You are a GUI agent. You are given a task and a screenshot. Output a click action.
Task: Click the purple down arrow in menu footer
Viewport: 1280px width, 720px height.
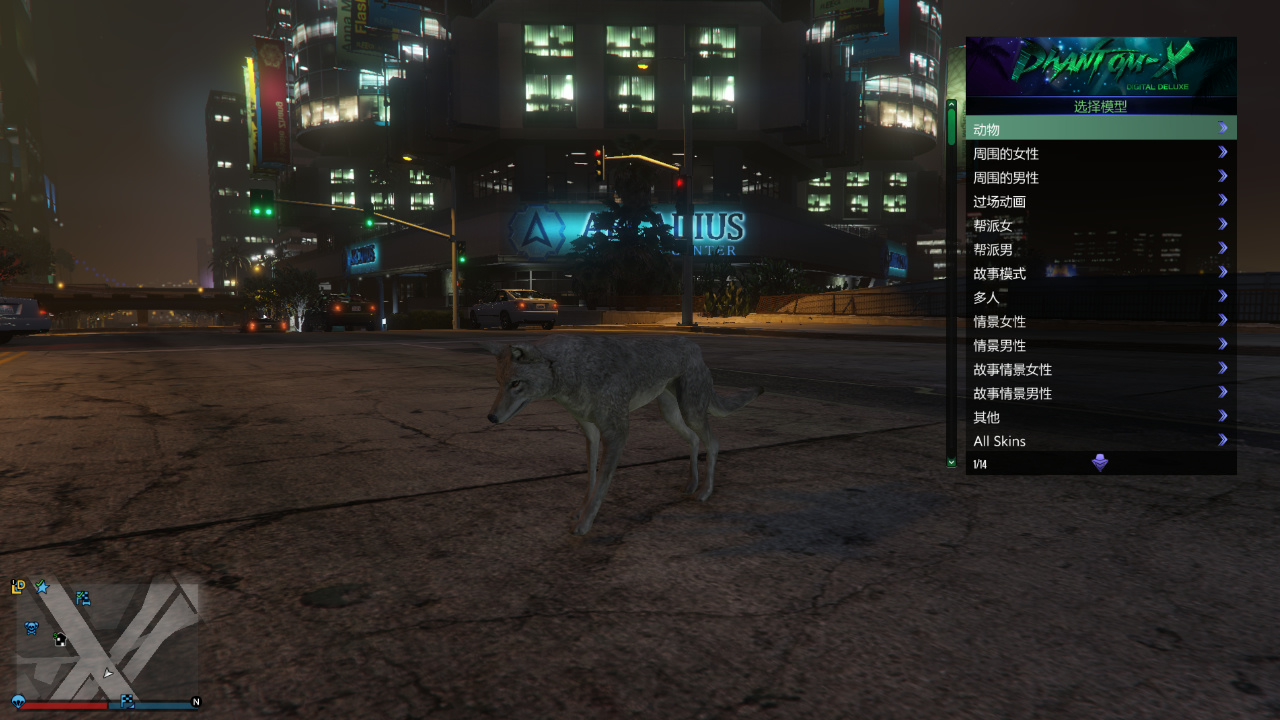click(1100, 463)
